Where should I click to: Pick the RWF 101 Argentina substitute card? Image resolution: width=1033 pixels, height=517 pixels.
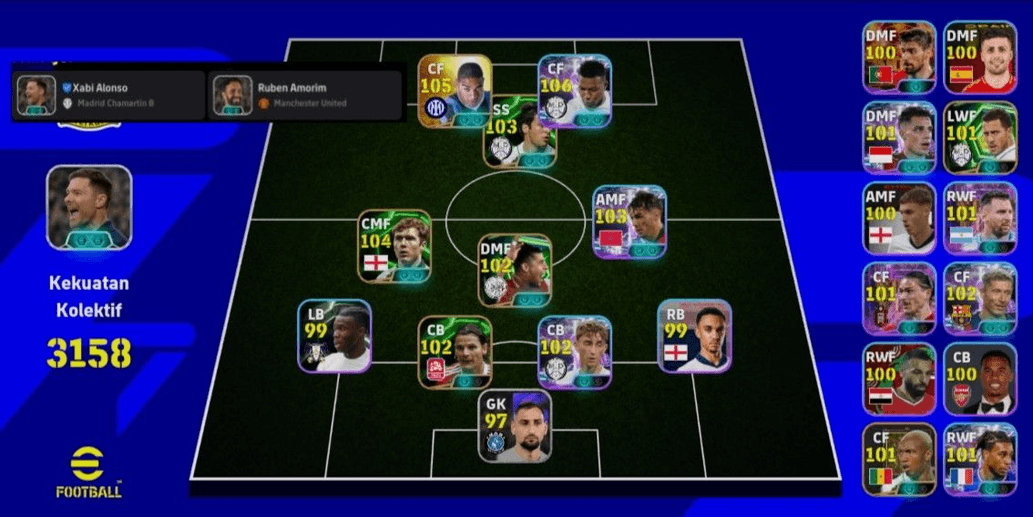(x=979, y=217)
